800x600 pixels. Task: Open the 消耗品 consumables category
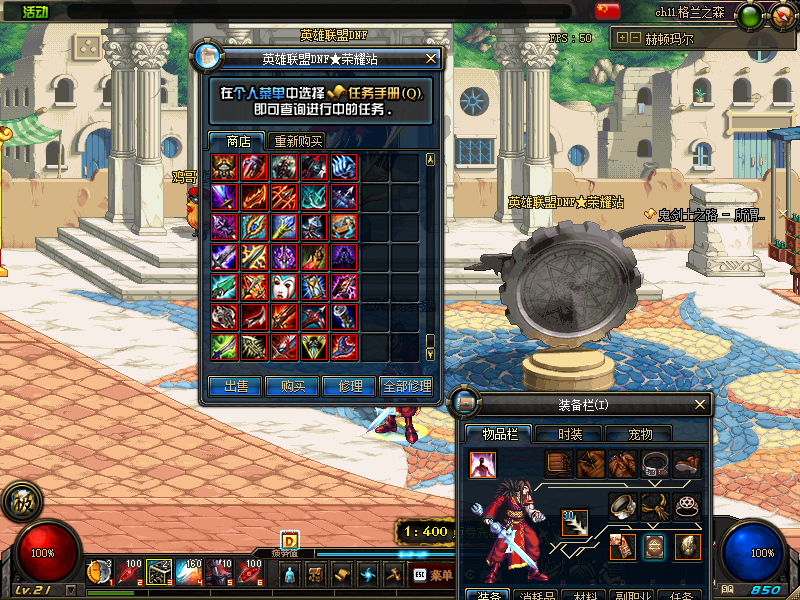pos(543,595)
